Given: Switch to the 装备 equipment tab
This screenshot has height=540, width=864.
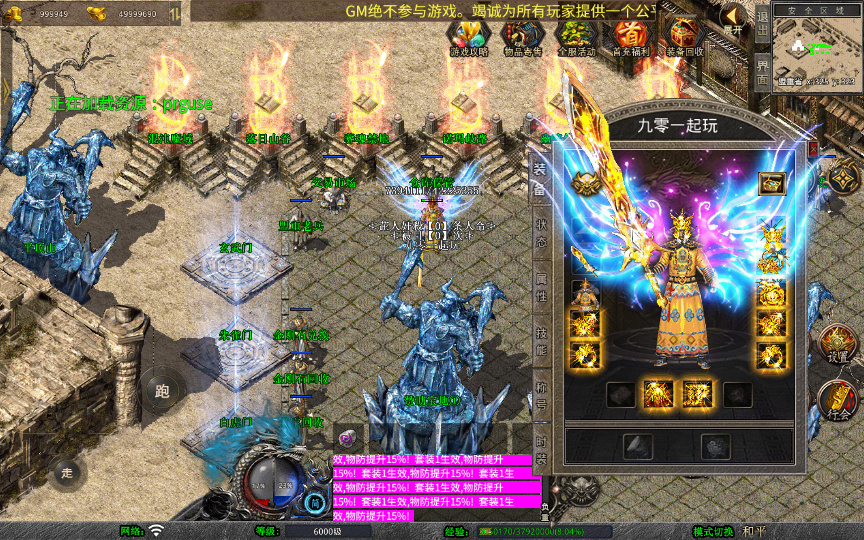Looking at the screenshot, I should pos(540,178).
